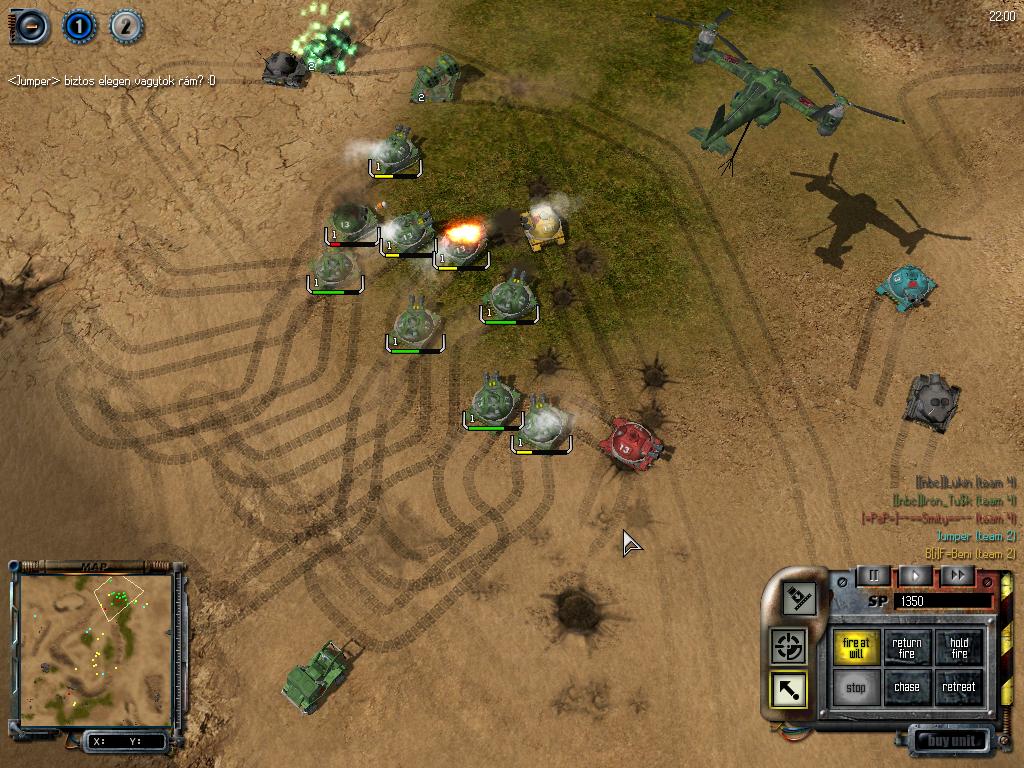The height and width of the screenshot is (768, 1024).
Task: Select control group 1 badge
Action: (x=78, y=26)
